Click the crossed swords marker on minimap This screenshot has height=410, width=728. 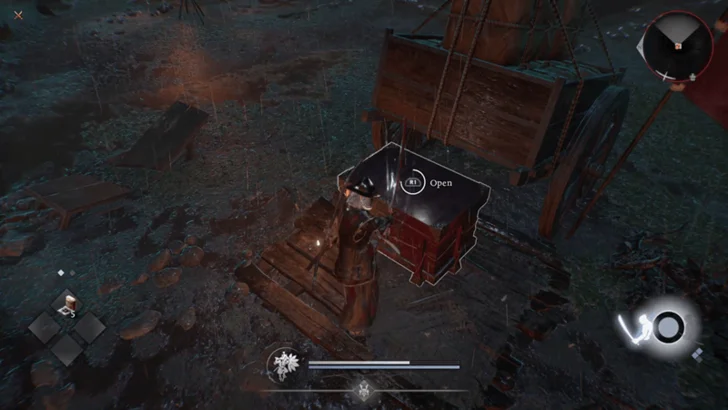(x=664, y=76)
